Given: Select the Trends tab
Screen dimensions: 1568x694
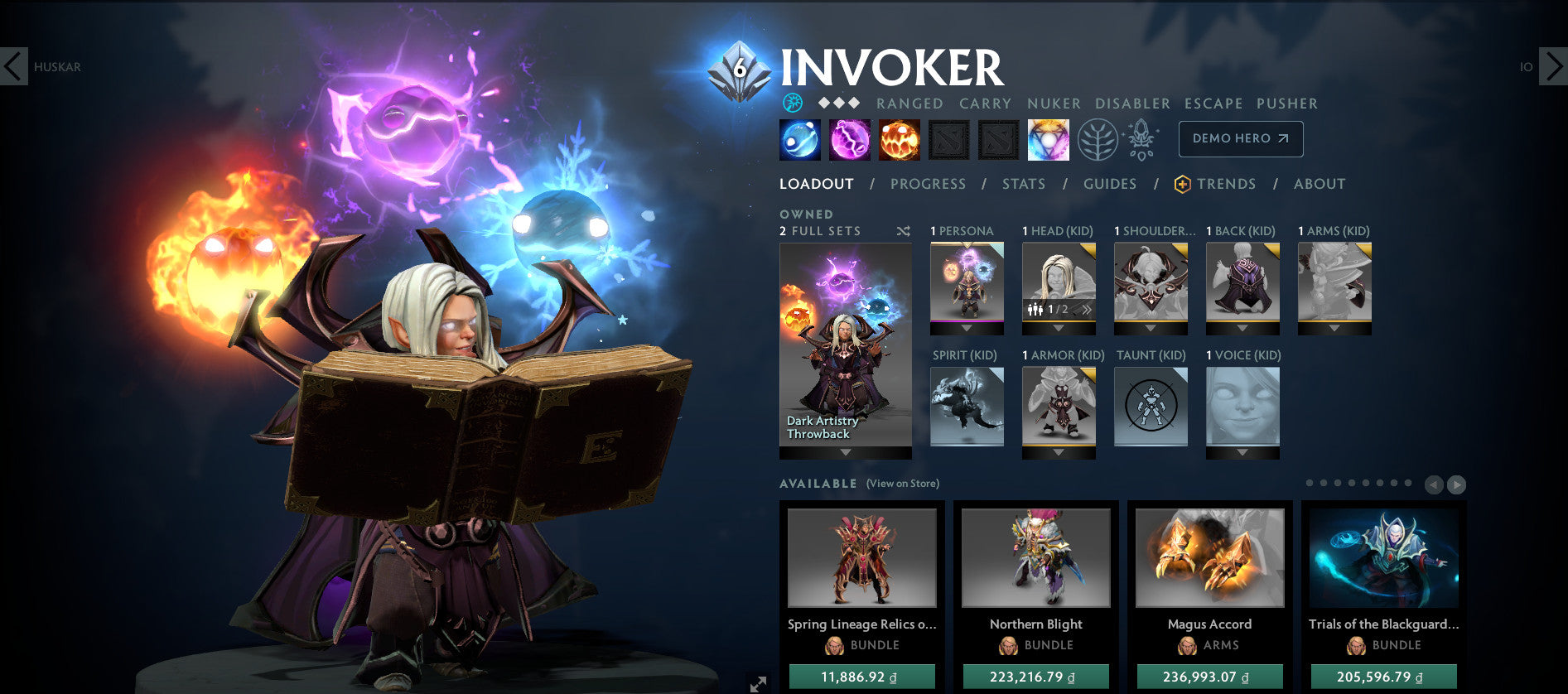Looking at the screenshot, I should [1226, 184].
